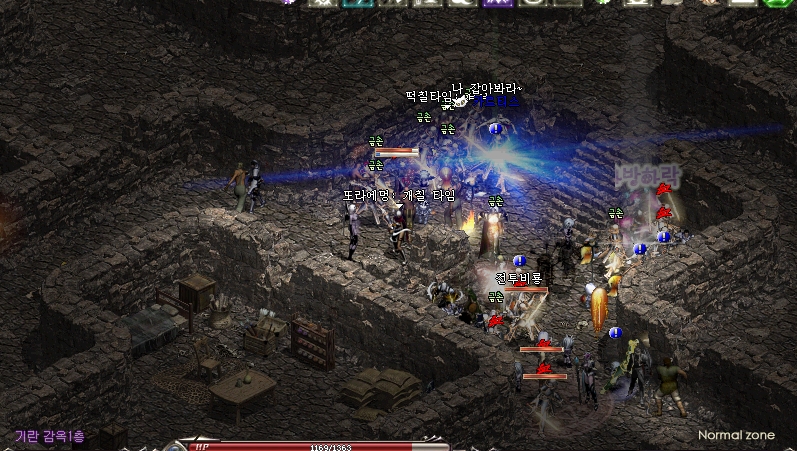Click the purple skill icon in the top bar
Screen dimensions: 797x451
pyautogui.click(x=497, y=3)
